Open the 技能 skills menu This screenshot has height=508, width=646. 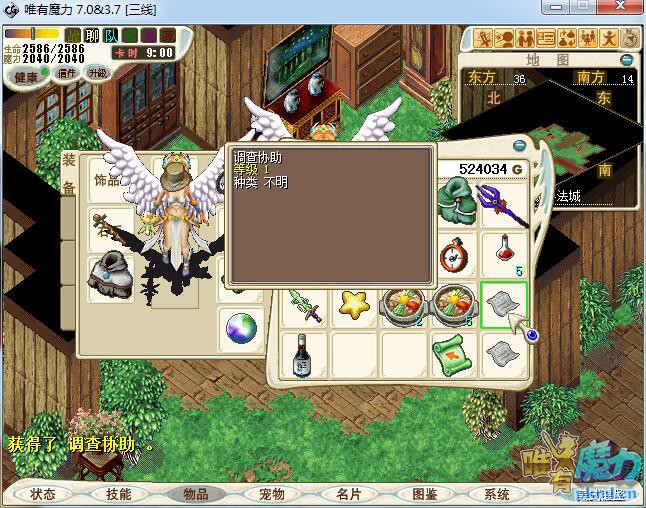point(118,494)
